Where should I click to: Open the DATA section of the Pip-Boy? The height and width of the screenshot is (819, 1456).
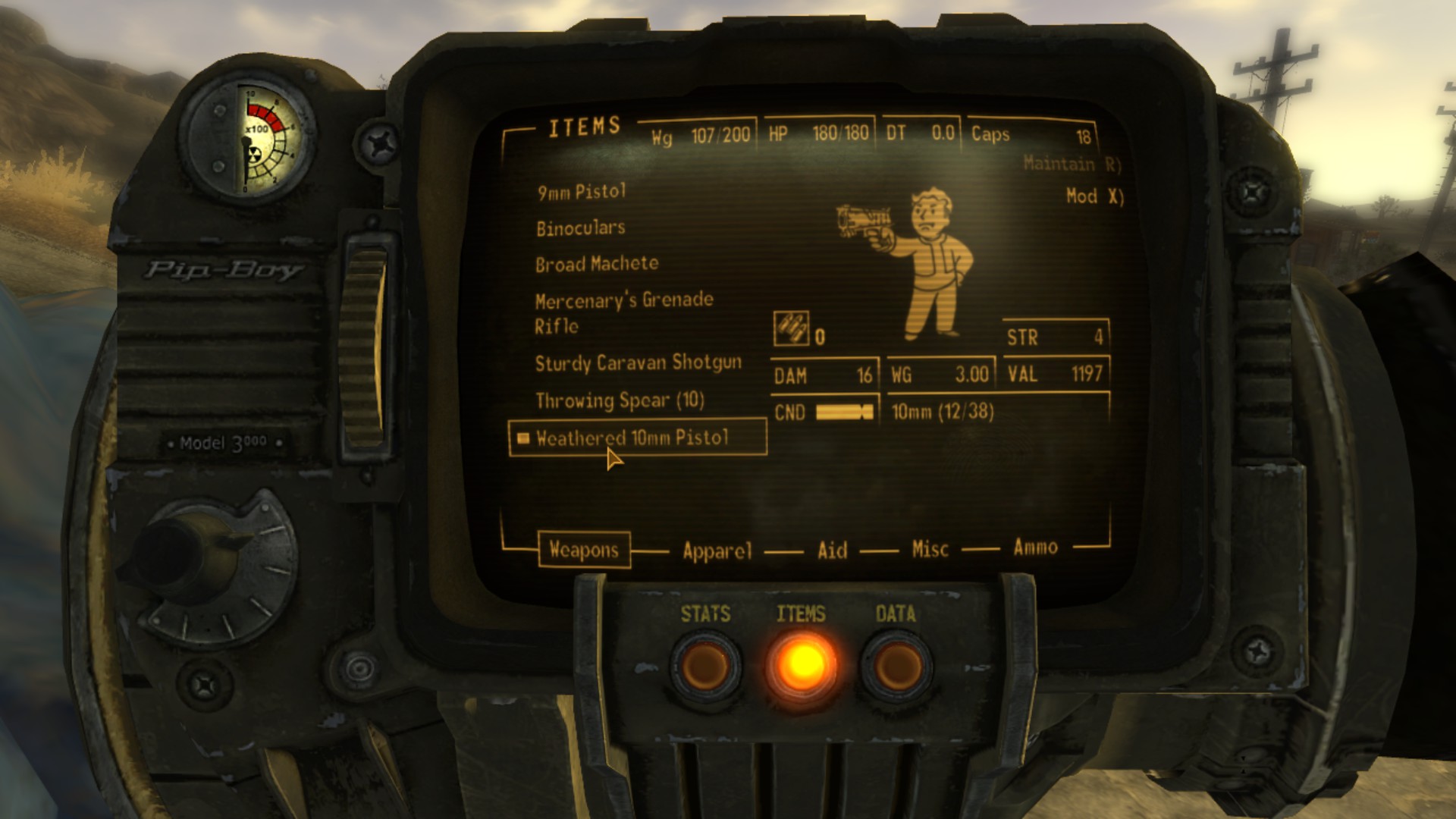(896, 665)
